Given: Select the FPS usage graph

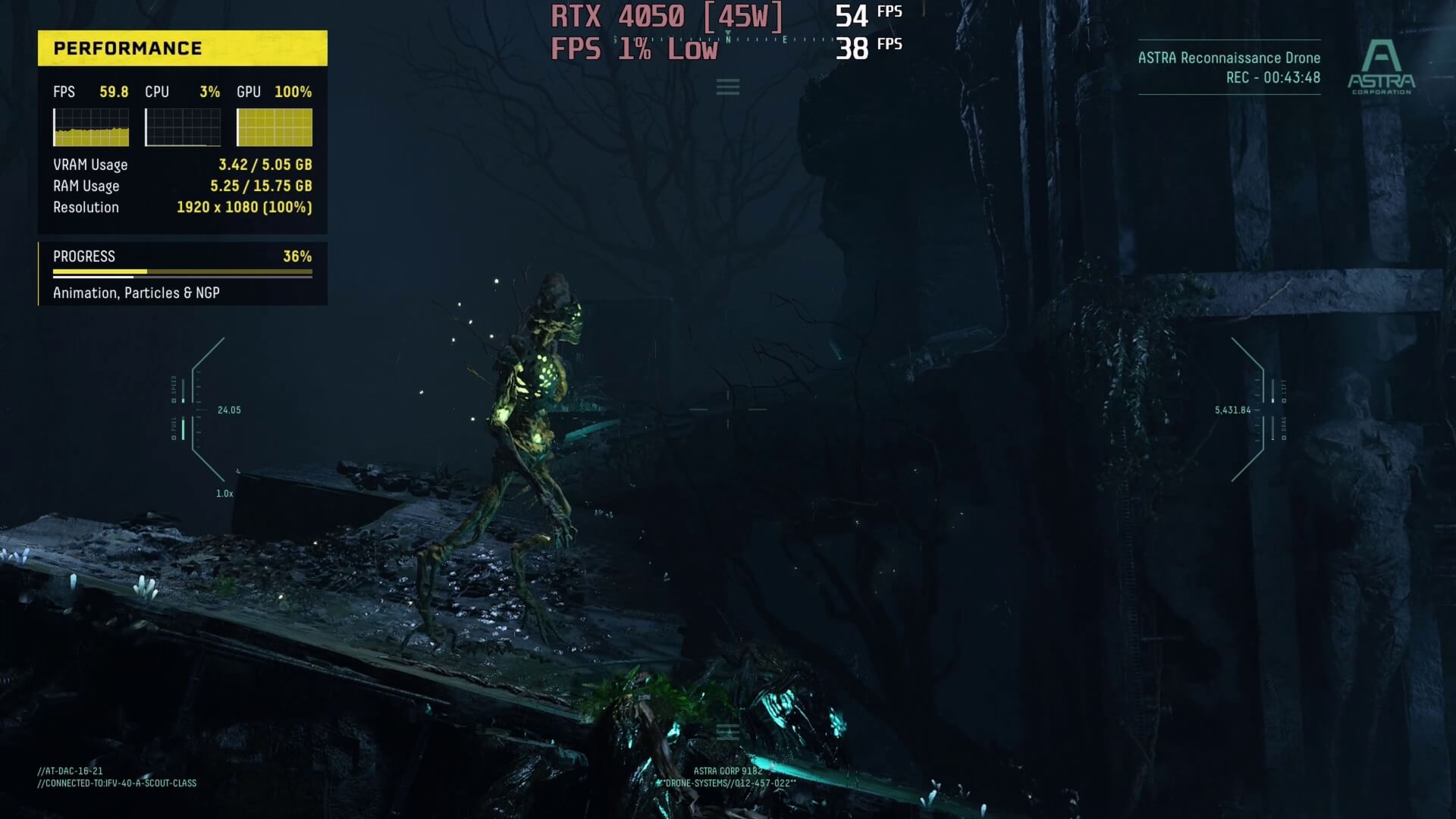Looking at the screenshot, I should pyautogui.click(x=90, y=127).
